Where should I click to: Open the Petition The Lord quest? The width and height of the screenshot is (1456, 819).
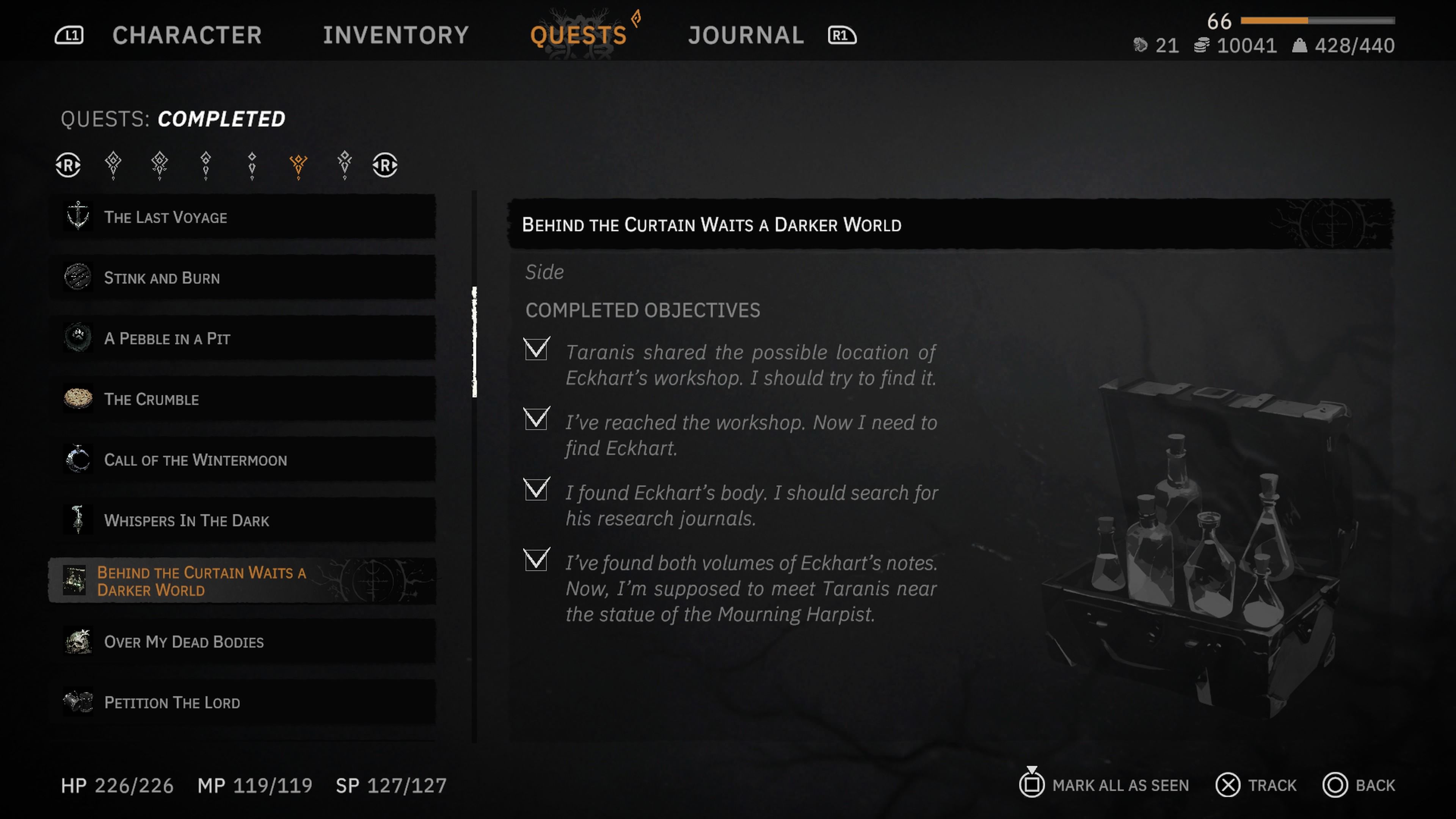(243, 702)
